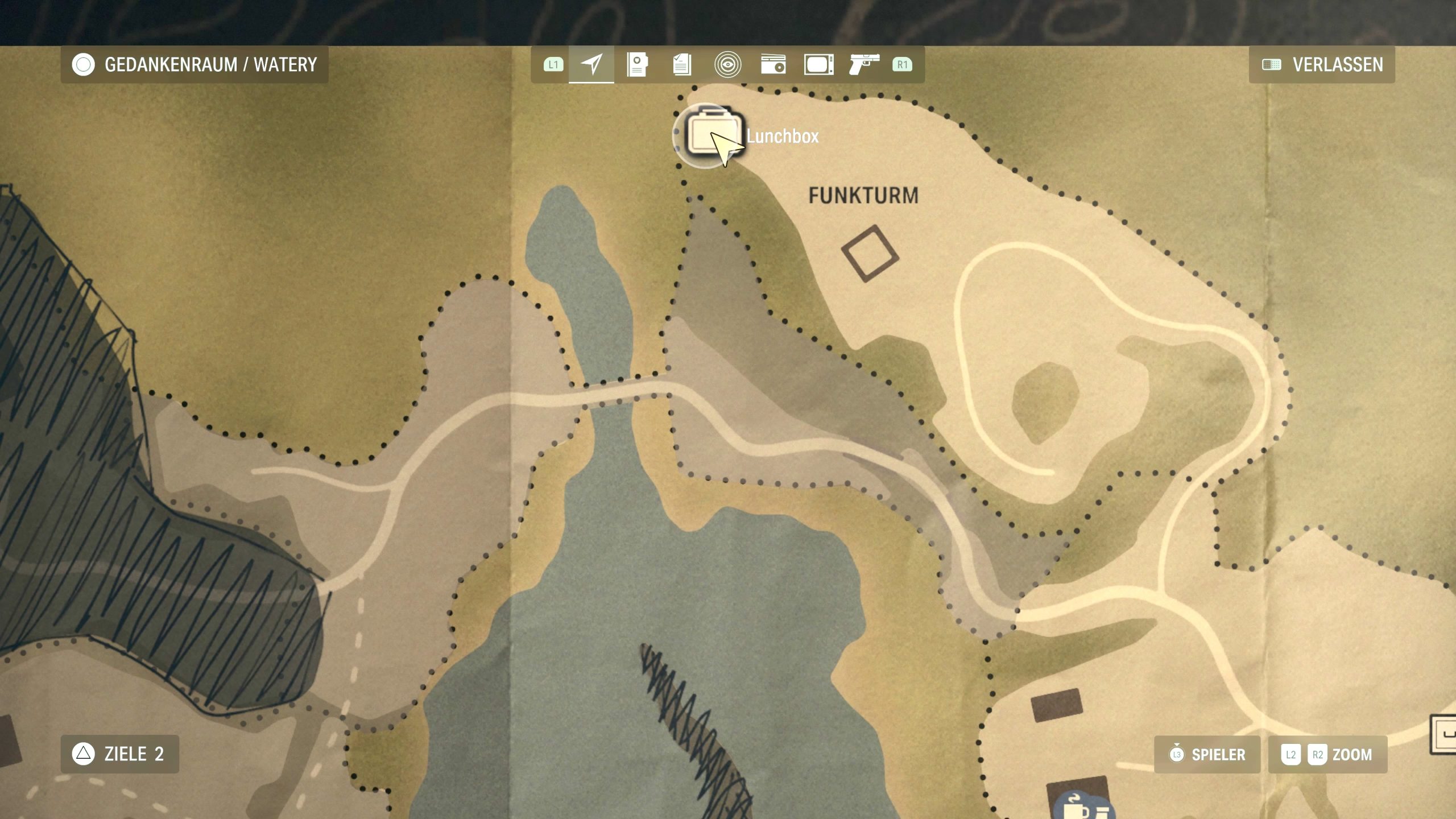This screenshot has width=1456, height=819.
Task: Switch to the eye spiral tab
Action: point(727,64)
